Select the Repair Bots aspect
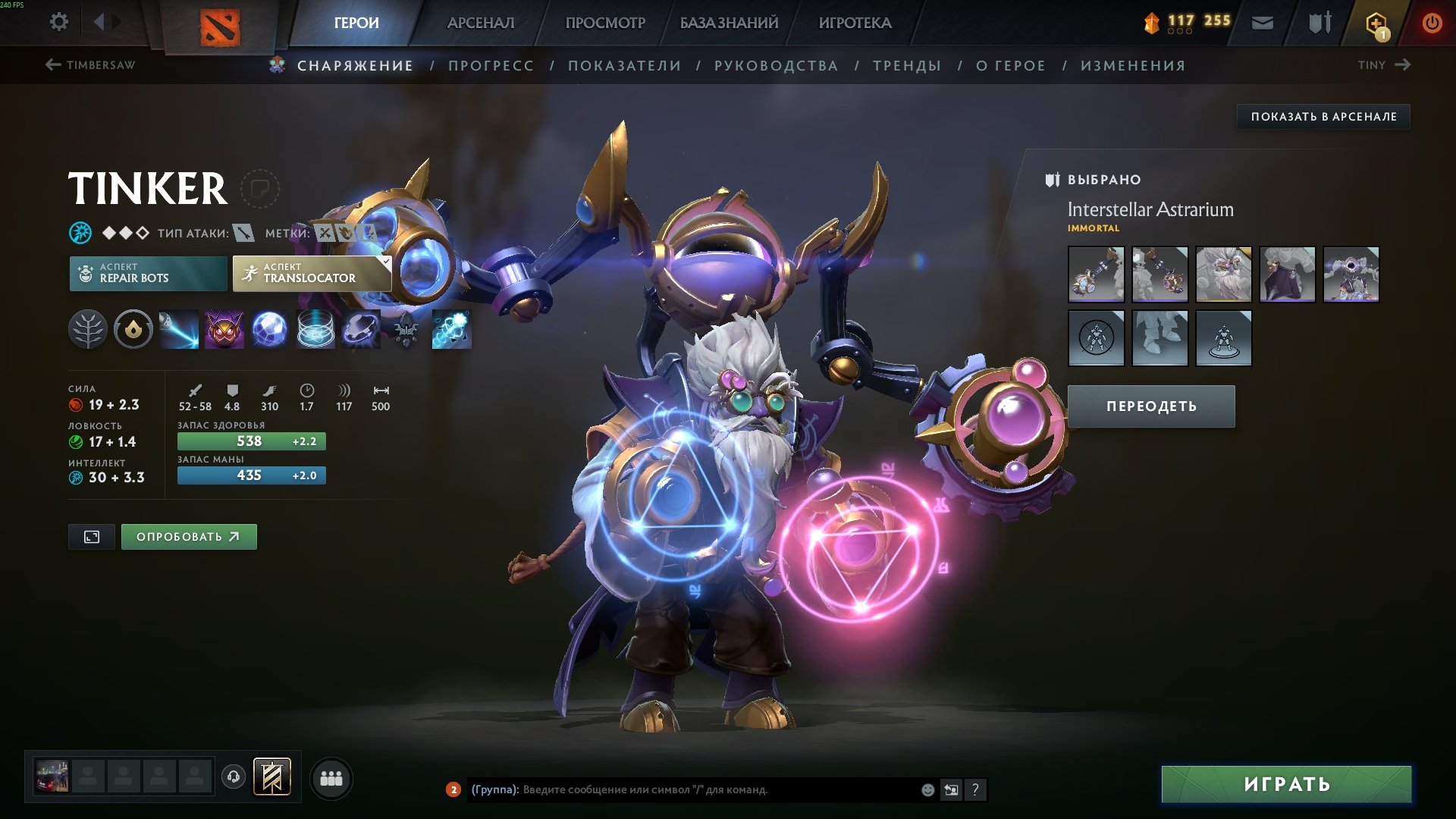1456x819 pixels. tap(149, 273)
